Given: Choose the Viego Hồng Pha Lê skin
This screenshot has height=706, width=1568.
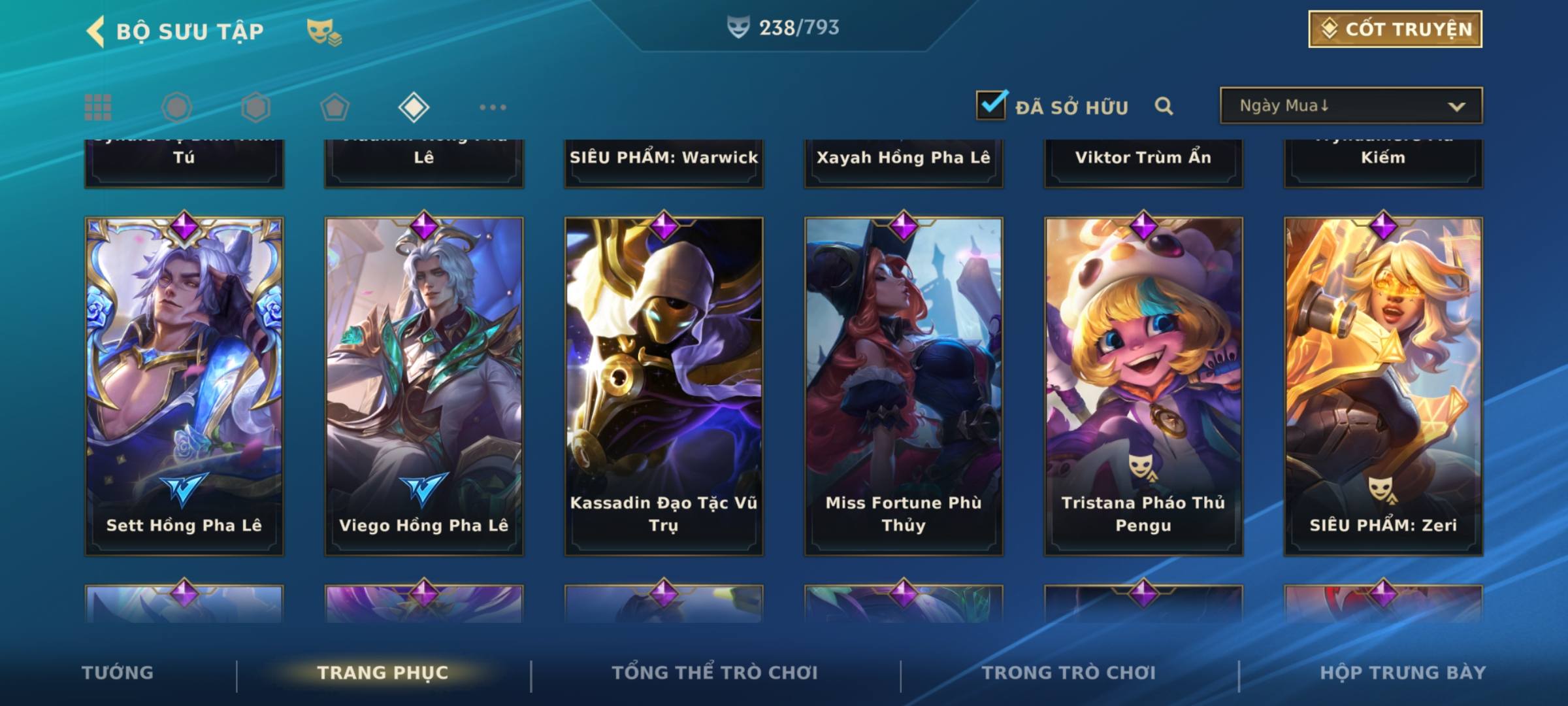Looking at the screenshot, I should [424, 386].
